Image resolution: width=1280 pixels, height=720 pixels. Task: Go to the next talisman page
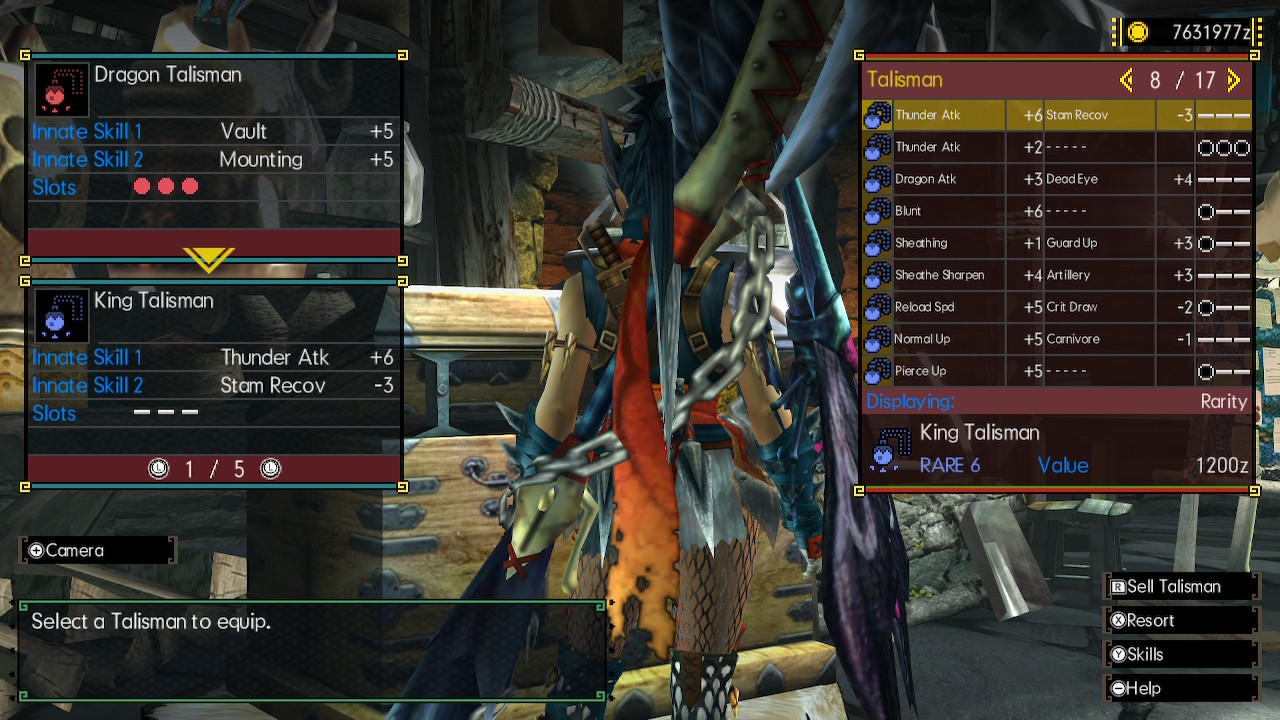1233,80
